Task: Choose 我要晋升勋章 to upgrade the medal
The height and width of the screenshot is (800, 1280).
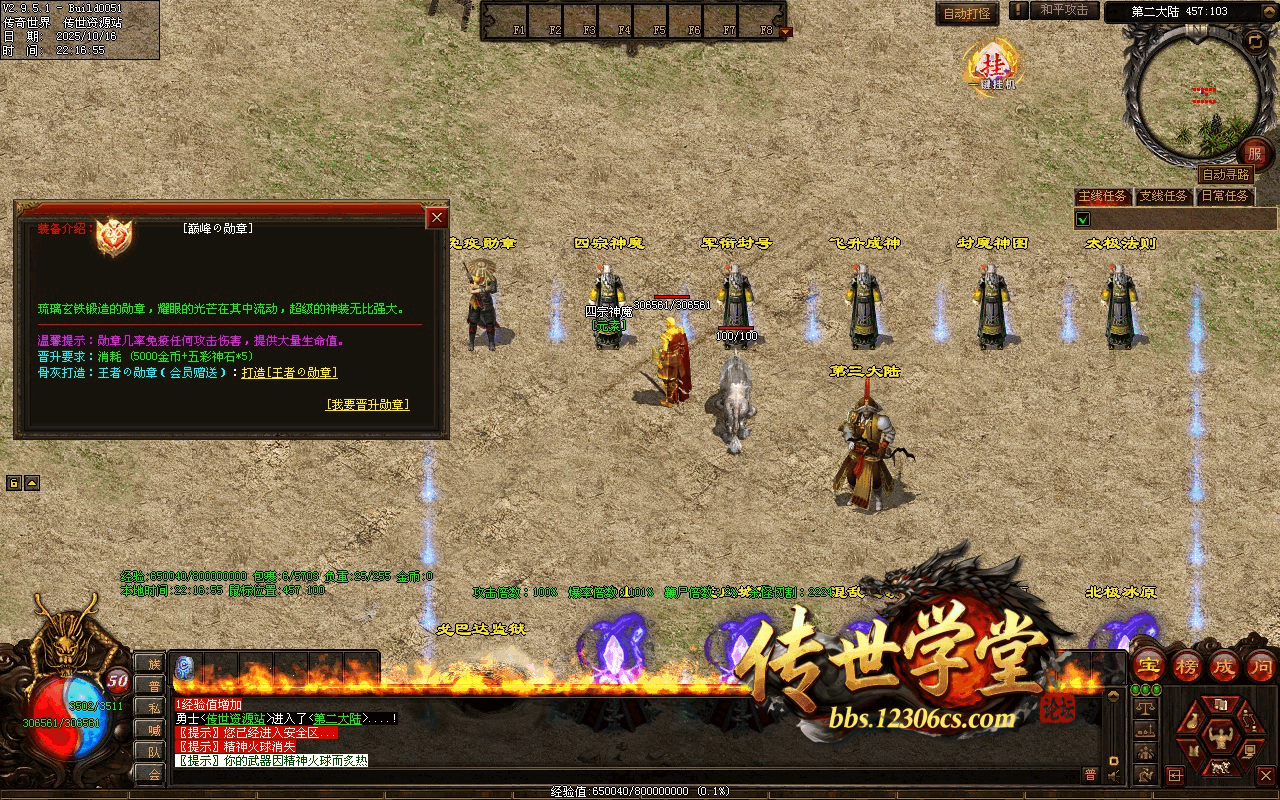Action: tap(367, 405)
